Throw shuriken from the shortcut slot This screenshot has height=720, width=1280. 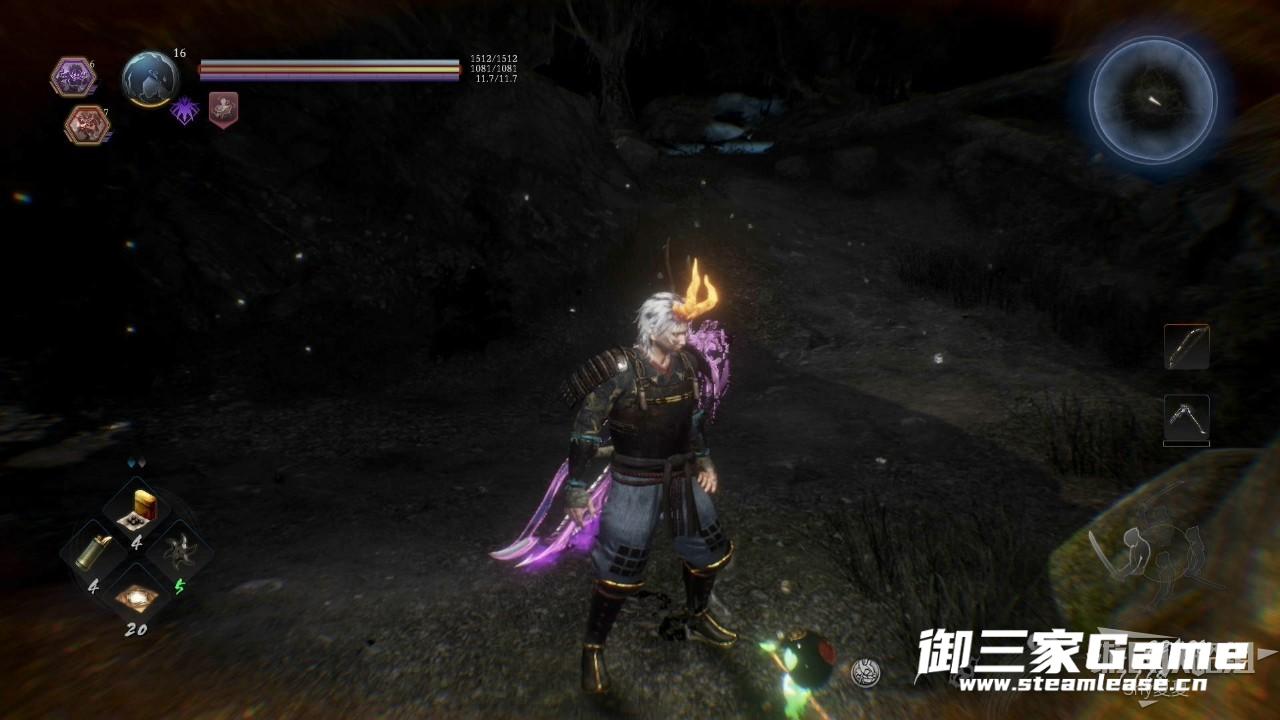pos(180,551)
